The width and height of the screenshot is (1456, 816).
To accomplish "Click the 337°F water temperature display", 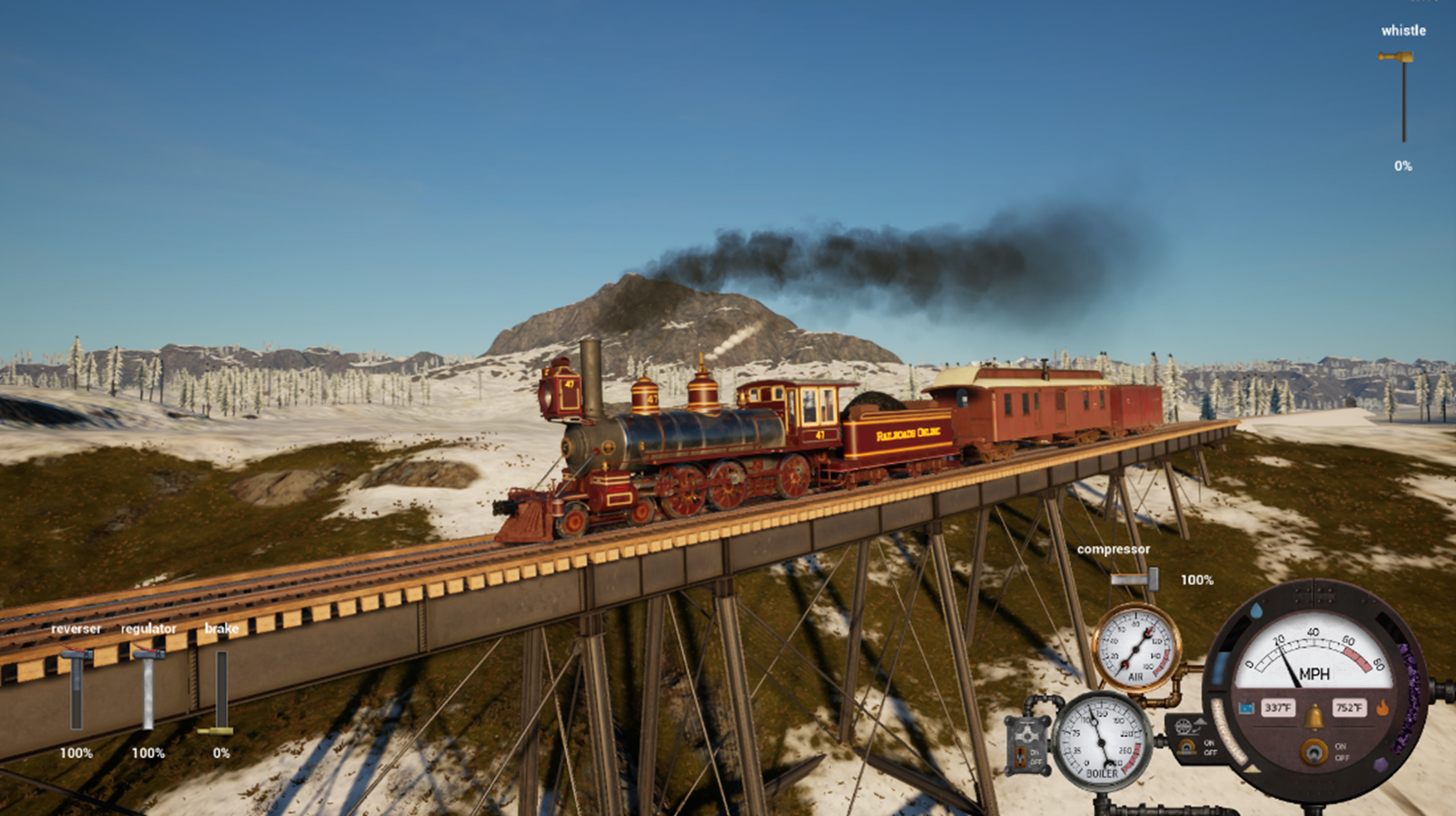I will (1278, 708).
